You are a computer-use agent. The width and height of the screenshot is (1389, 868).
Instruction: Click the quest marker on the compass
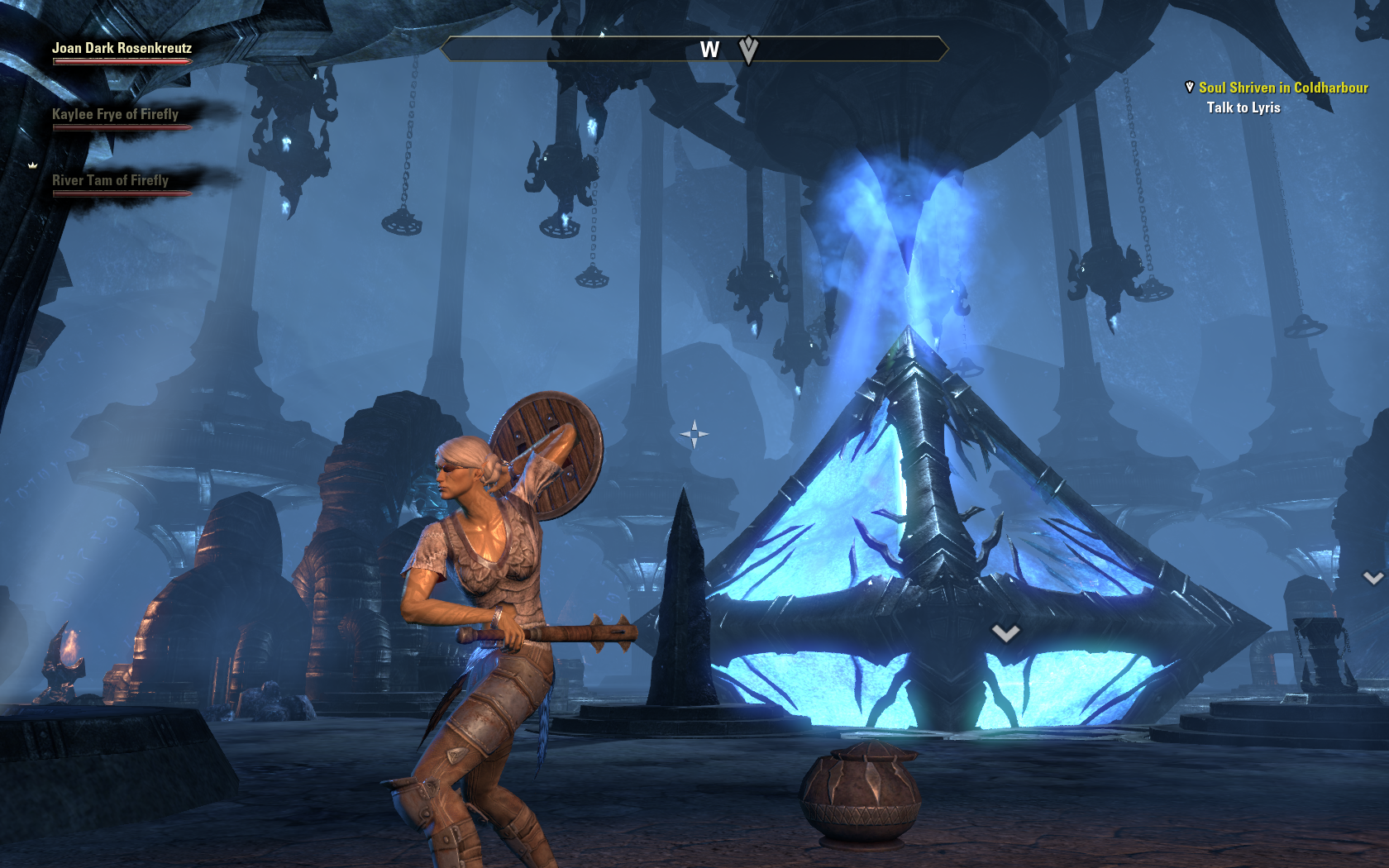748,50
